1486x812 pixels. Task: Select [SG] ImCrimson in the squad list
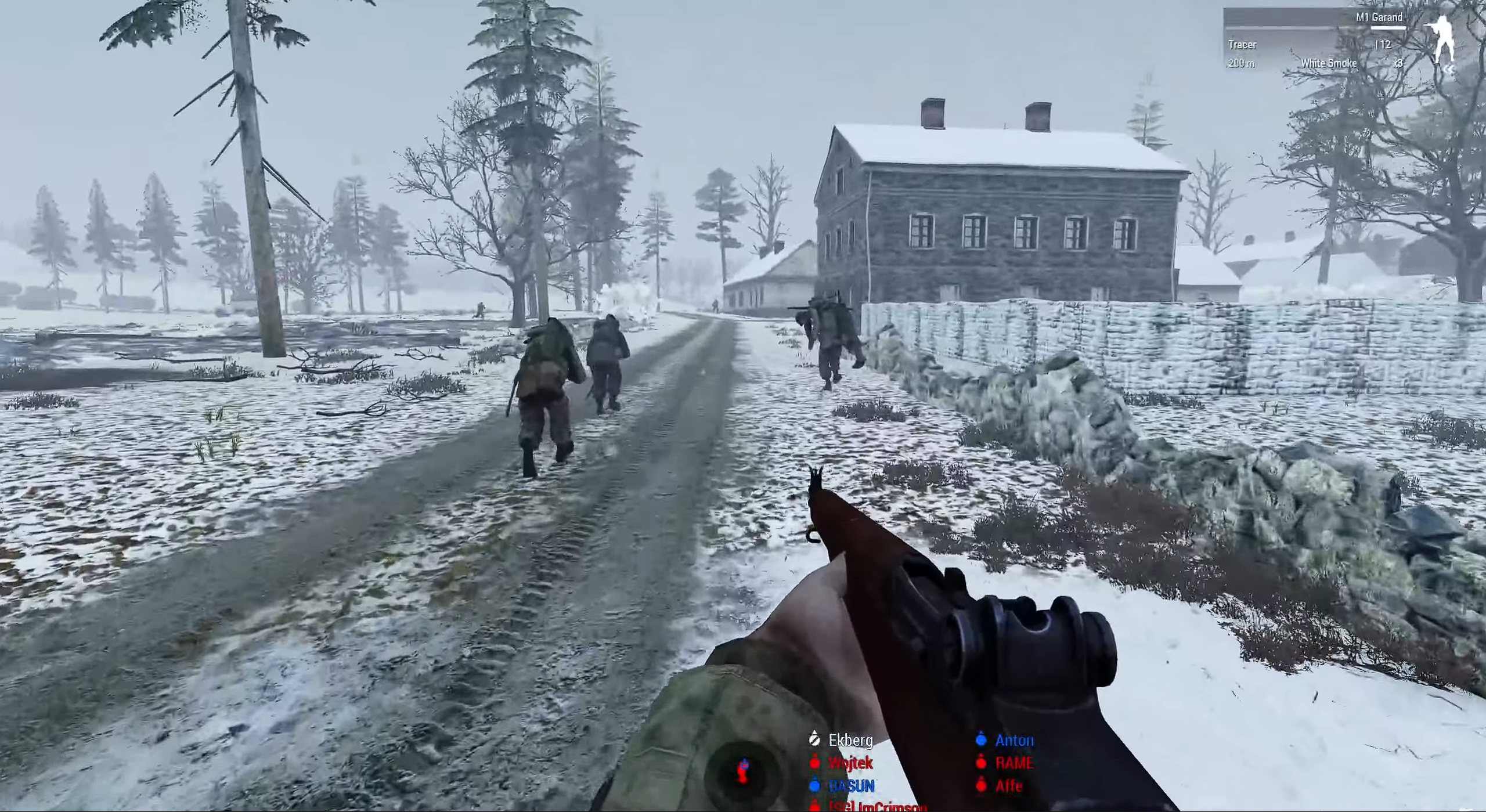click(x=877, y=806)
